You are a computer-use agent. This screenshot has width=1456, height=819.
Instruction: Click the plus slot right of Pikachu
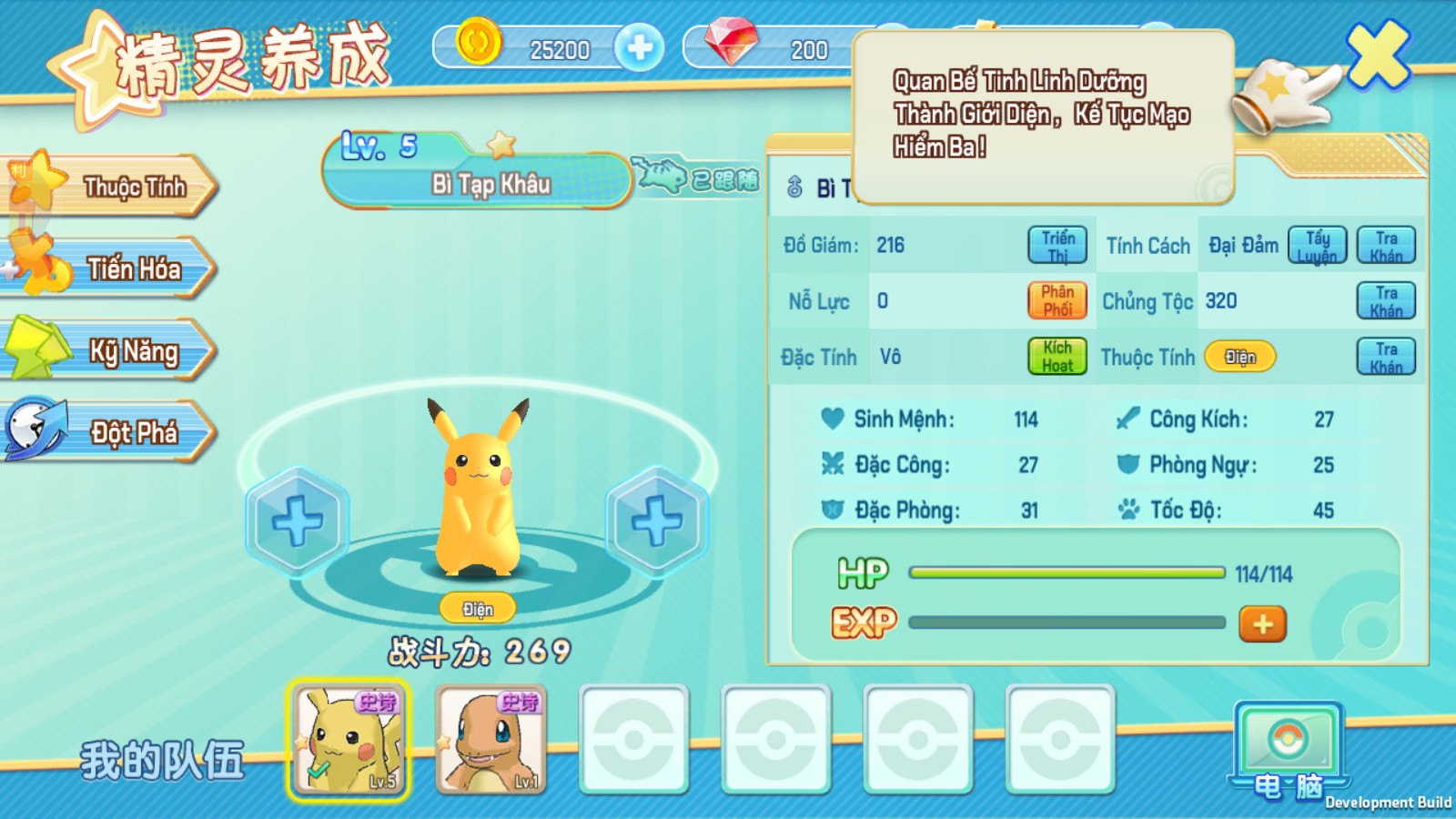[656, 521]
